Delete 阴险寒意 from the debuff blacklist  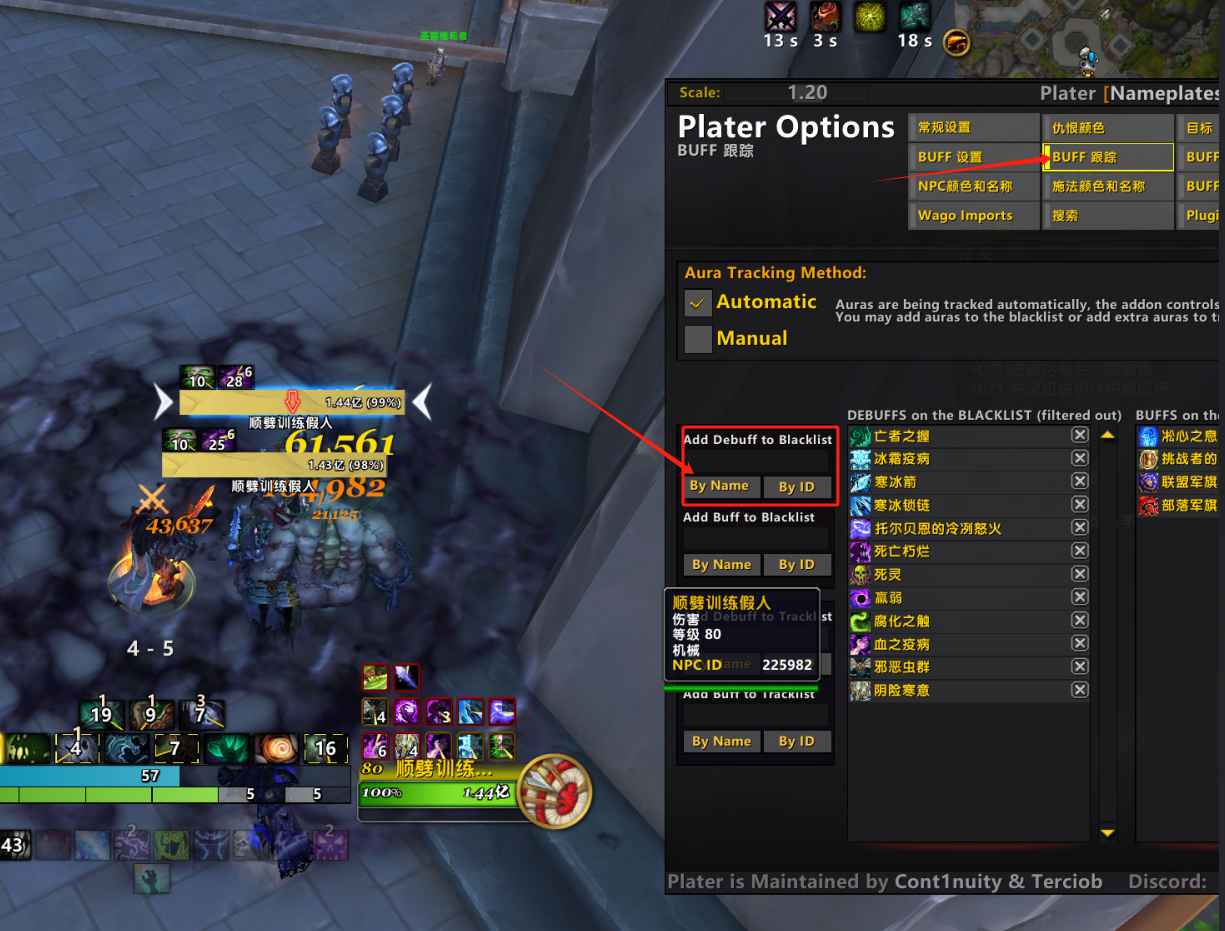[x=1080, y=690]
